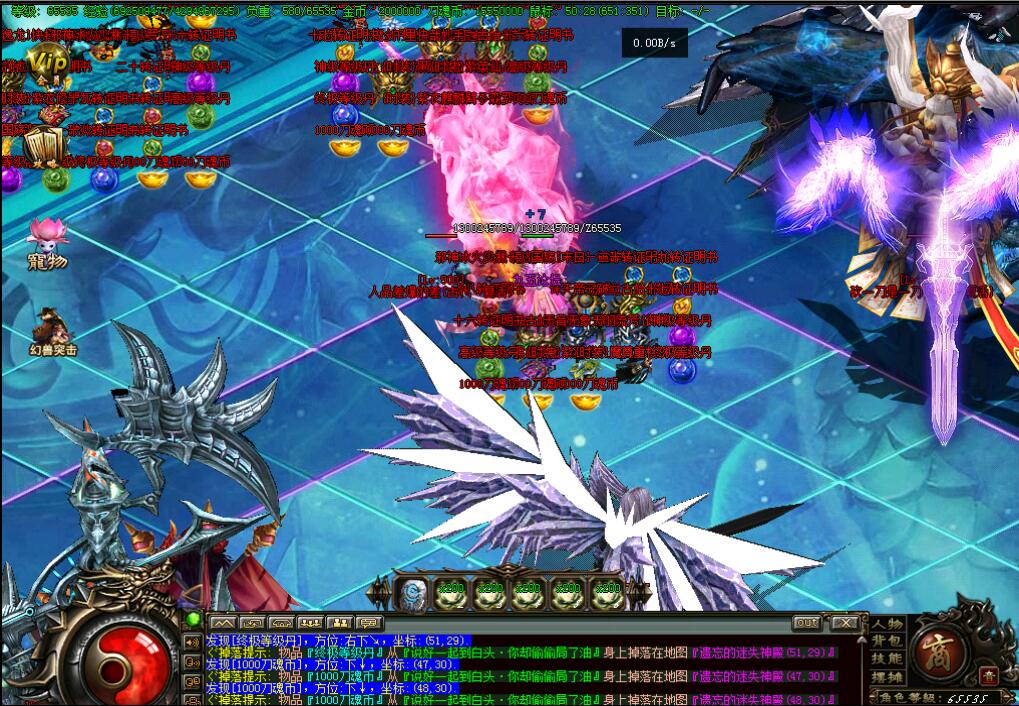Select the blue-white skill in the hotbar
The width and height of the screenshot is (1019, 706).
pyautogui.click(x=411, y=593)
